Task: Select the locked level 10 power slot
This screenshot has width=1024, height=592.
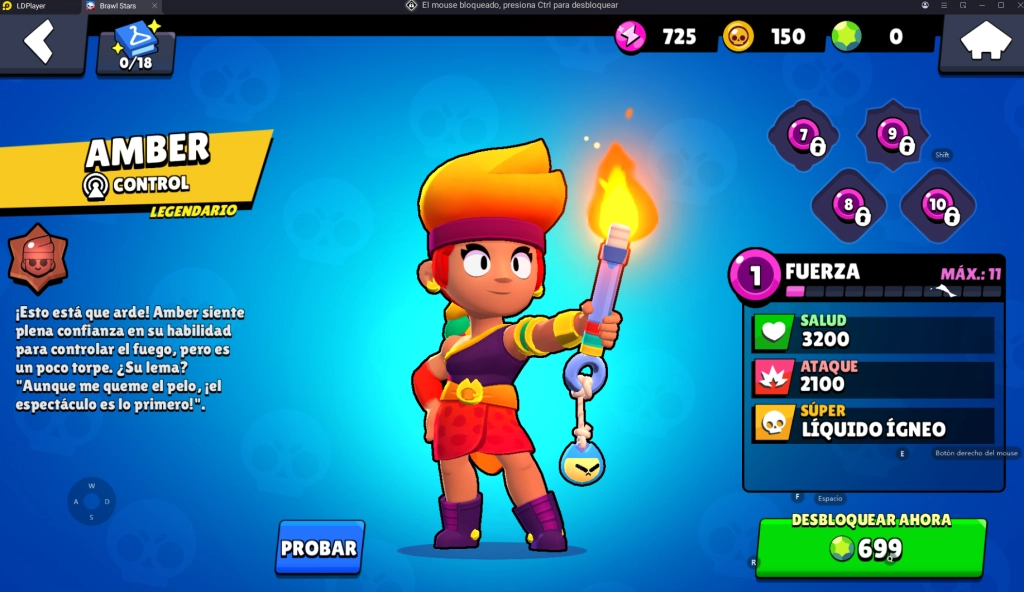Action: 937,205
